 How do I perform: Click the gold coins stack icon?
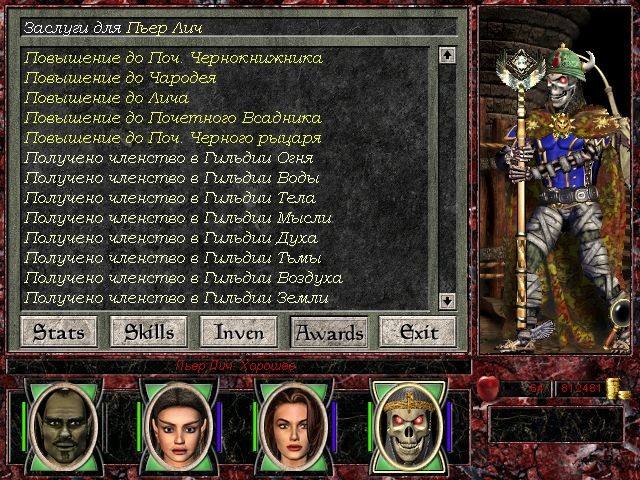pos(626,389)
